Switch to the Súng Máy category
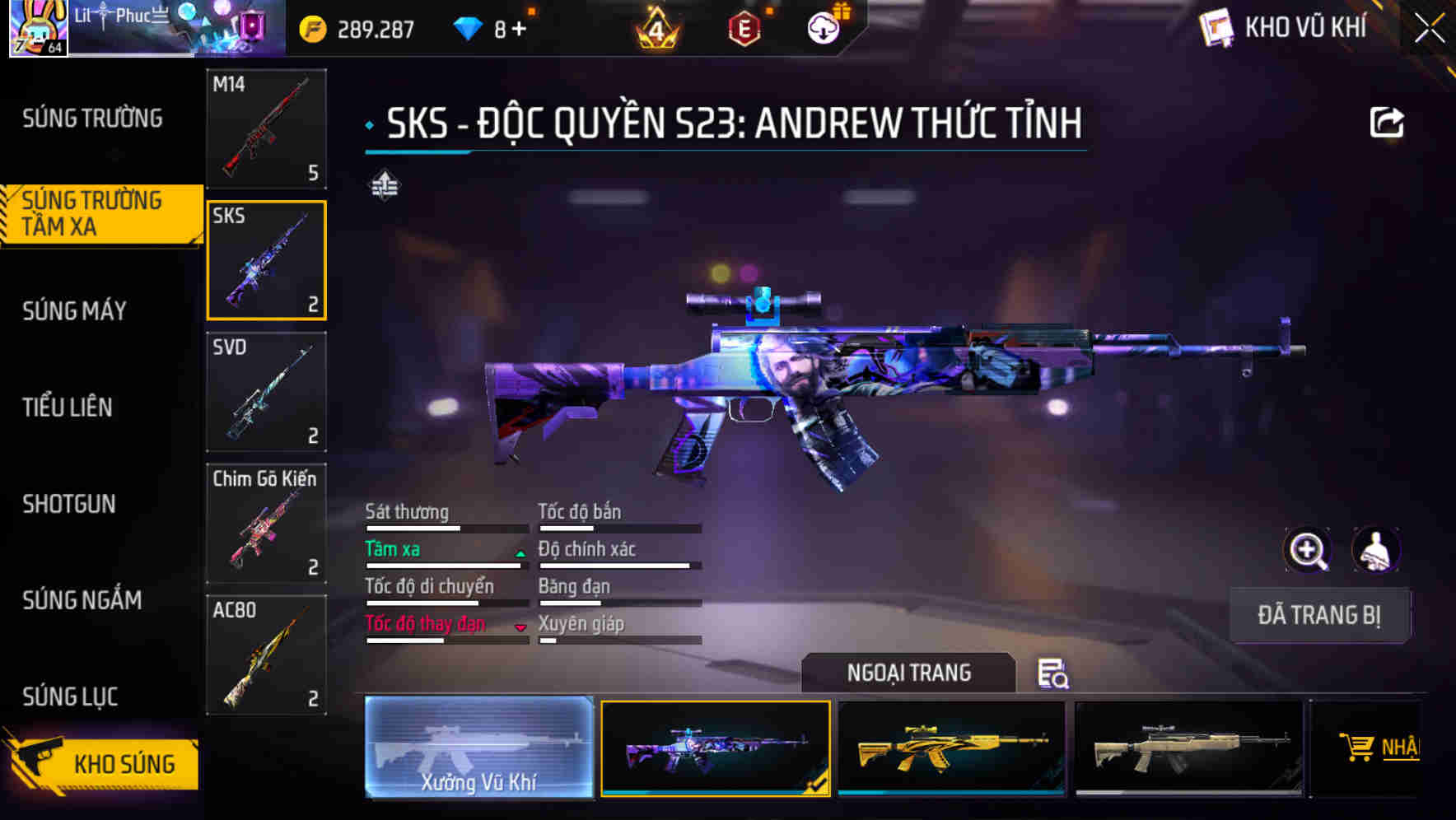 (74, 311)
